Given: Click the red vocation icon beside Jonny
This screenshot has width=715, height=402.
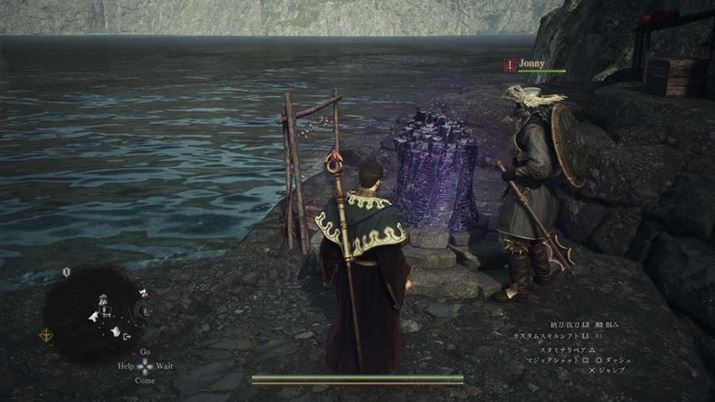Looking at the screenshot, I should (x=510, y=64).
